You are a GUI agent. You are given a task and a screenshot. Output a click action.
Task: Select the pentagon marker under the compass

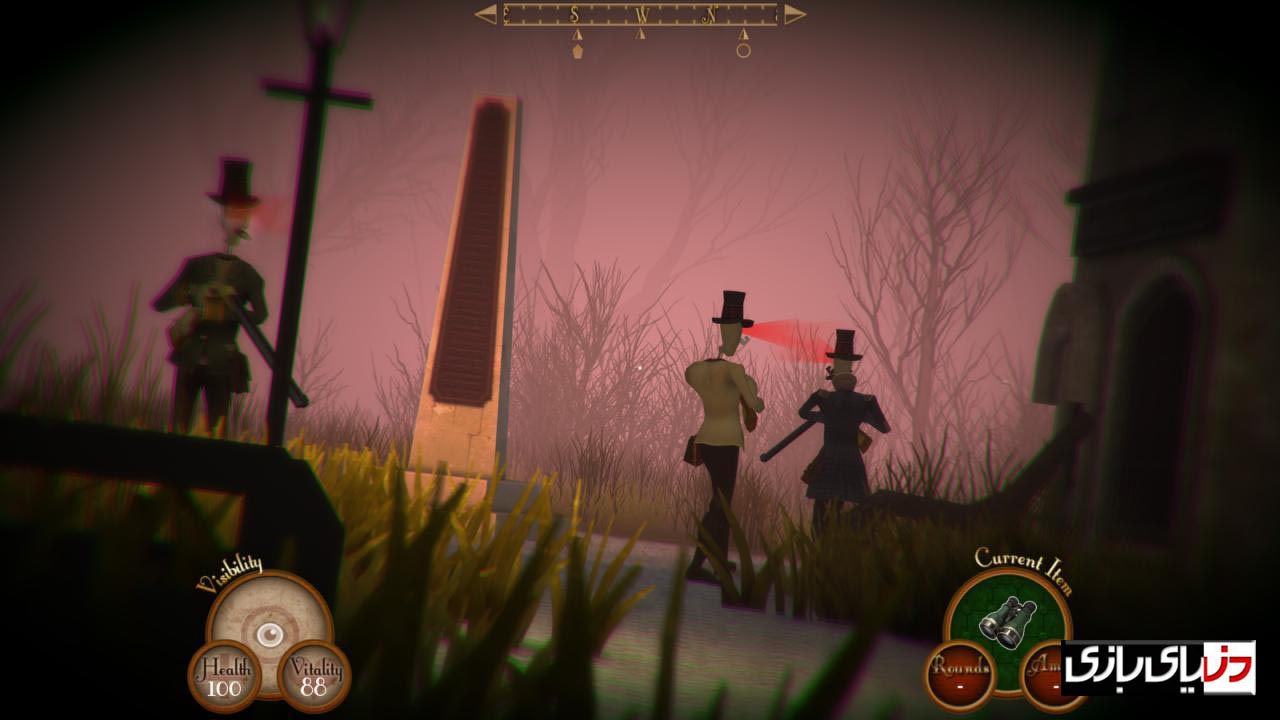[577, 51]
